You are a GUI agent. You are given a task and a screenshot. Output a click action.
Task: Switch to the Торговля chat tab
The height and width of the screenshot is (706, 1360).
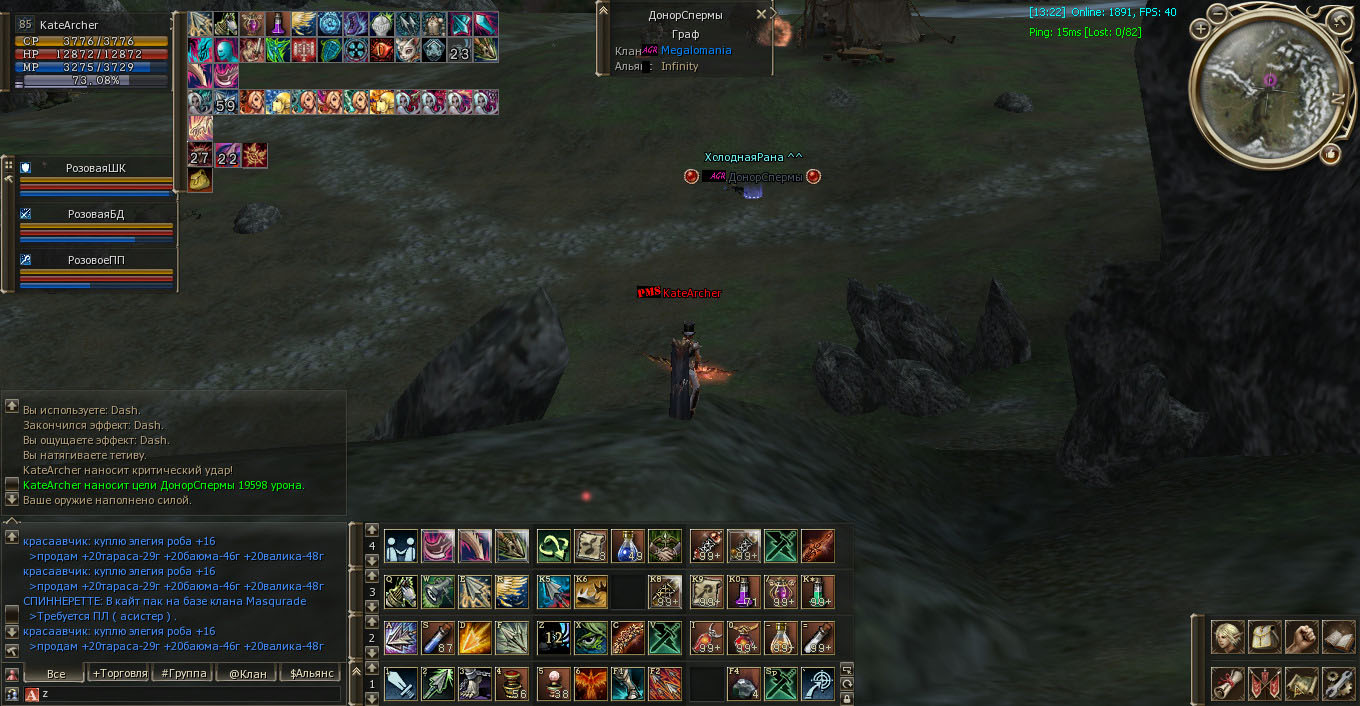pos(120,673)
